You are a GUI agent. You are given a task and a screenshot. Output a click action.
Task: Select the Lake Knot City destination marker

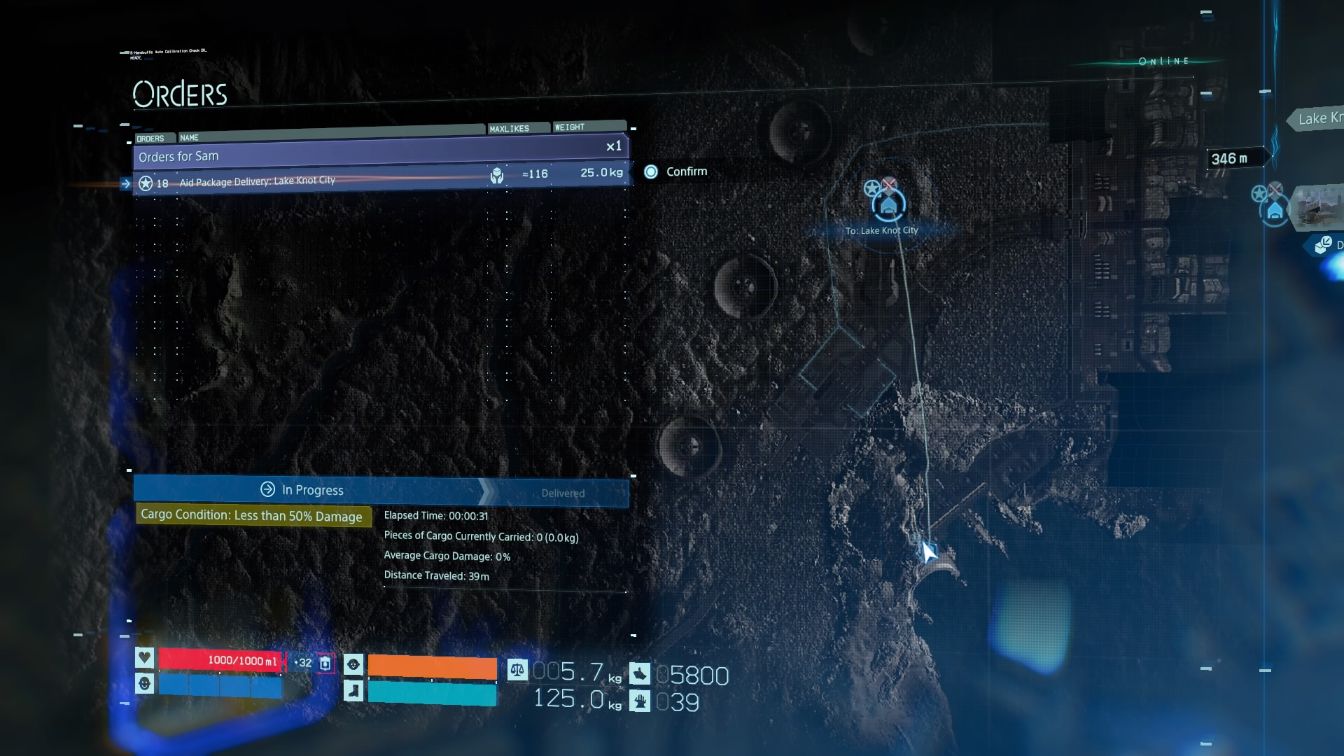[x=888, y=205]
